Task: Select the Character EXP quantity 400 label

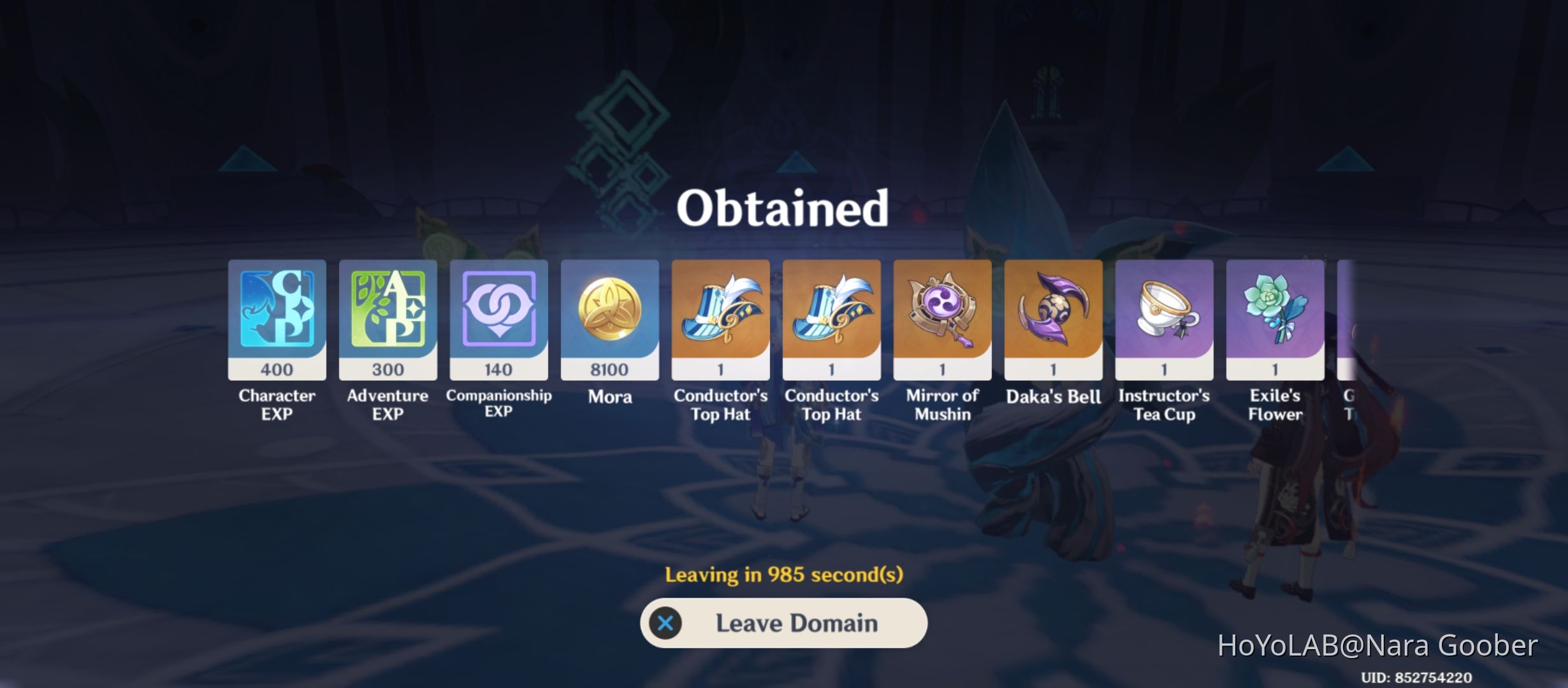Action: 277,368
